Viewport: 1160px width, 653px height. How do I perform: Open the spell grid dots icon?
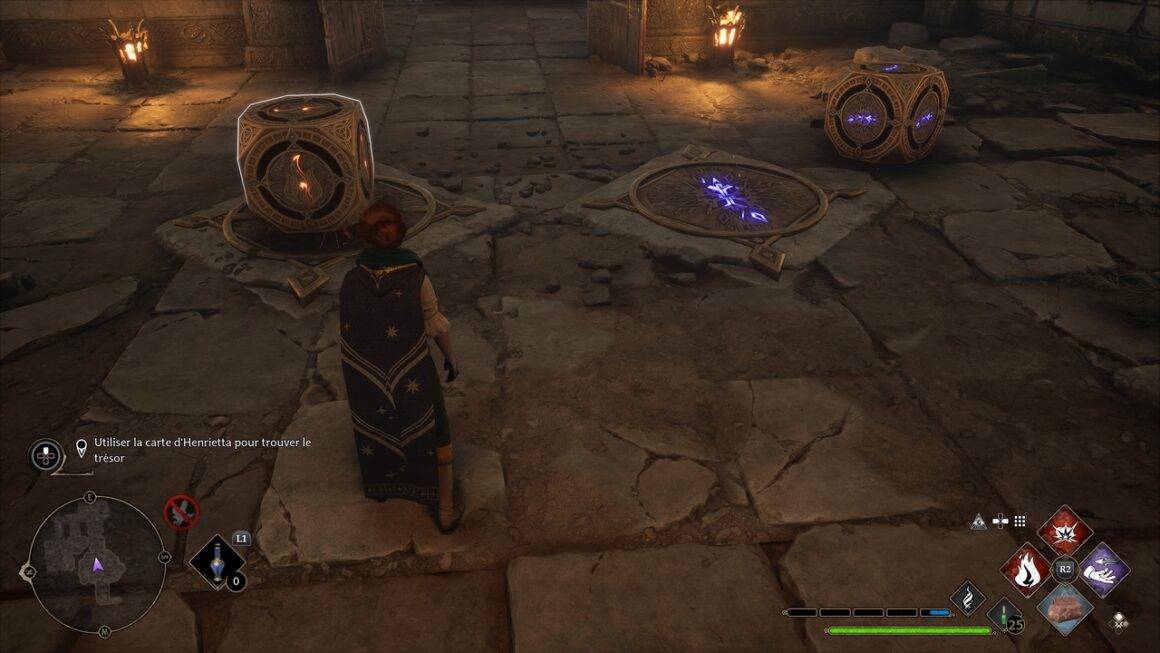click(1019, 521)
